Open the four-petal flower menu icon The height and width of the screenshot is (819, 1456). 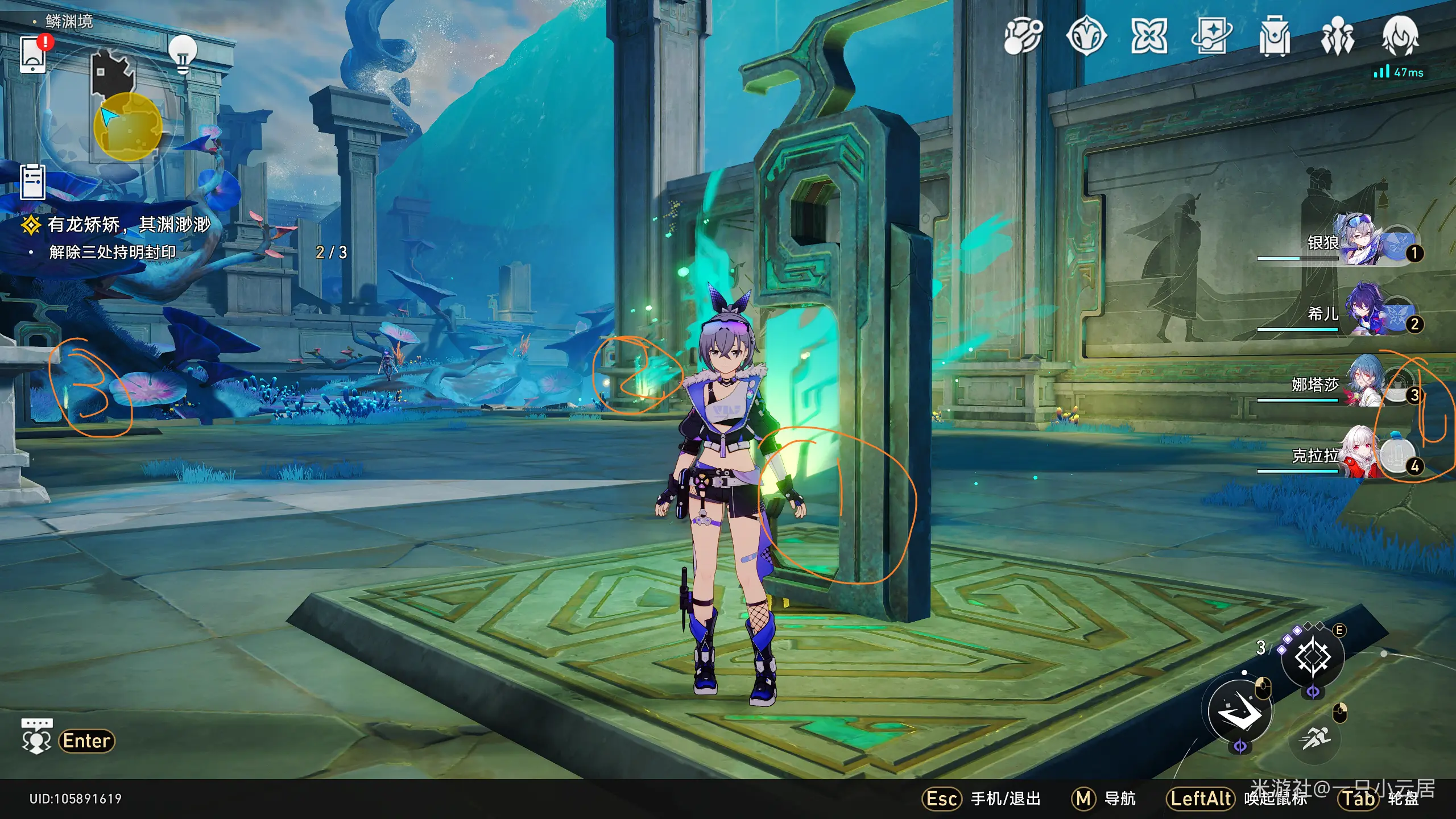pyautogui.click(x=1149, y=36)
